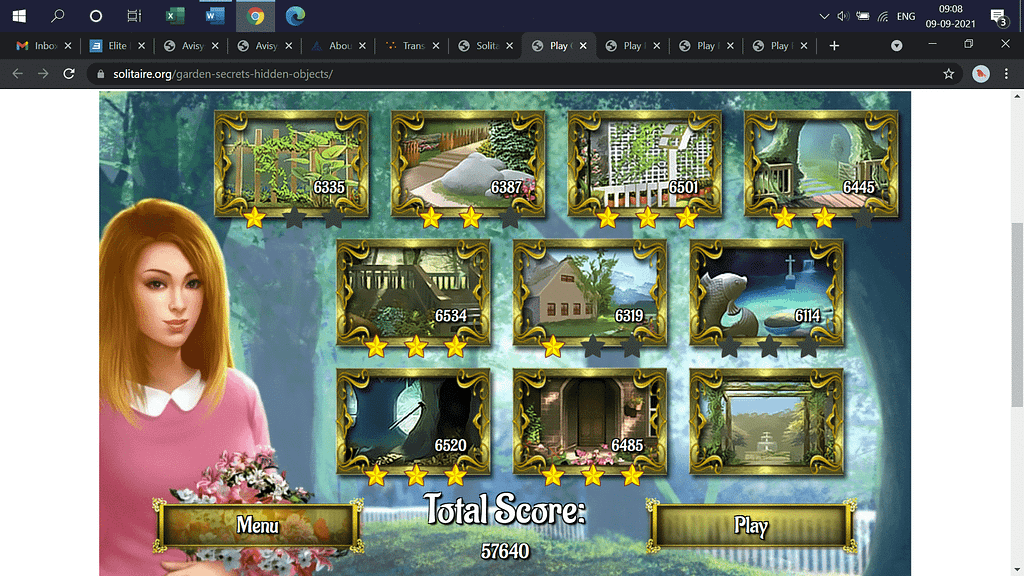
Task: Start the game with Play button
Action: click(751, 526)
